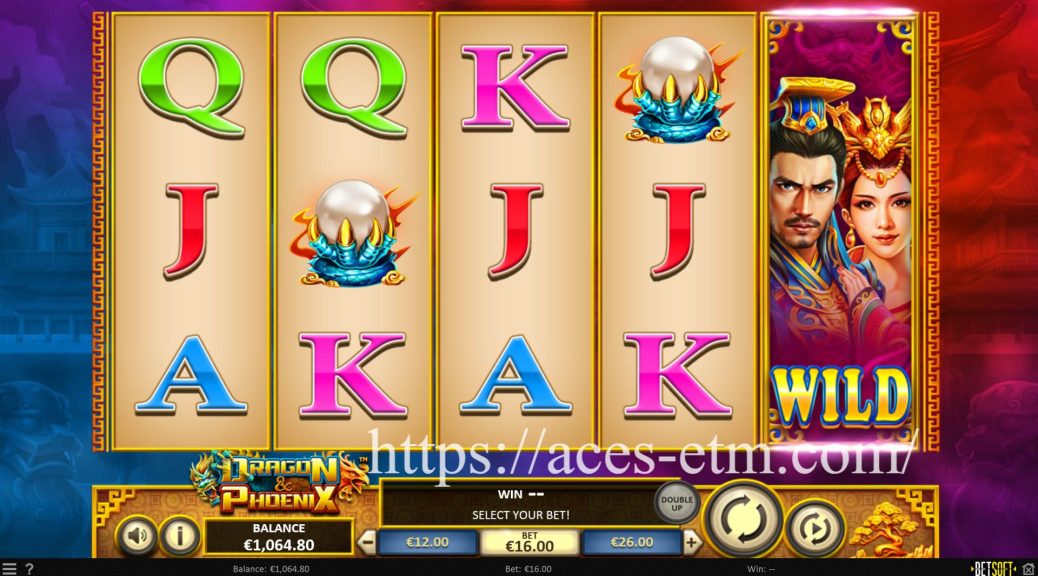Start autoplay with the small play-arrow button
Screen dimensions: 1038x576
tap(815, 527)
